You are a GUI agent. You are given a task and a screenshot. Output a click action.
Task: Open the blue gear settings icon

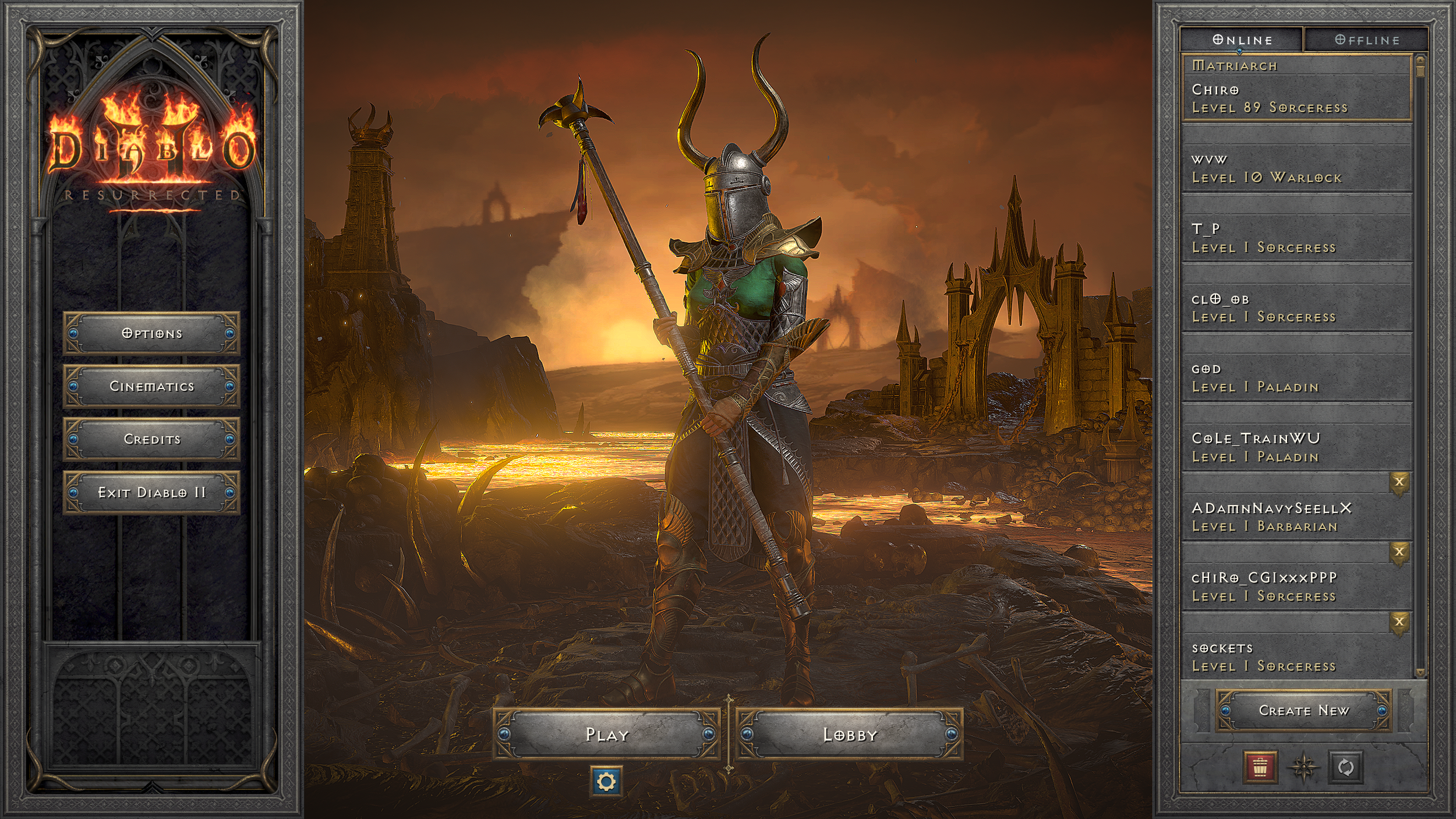pos(606,781)
